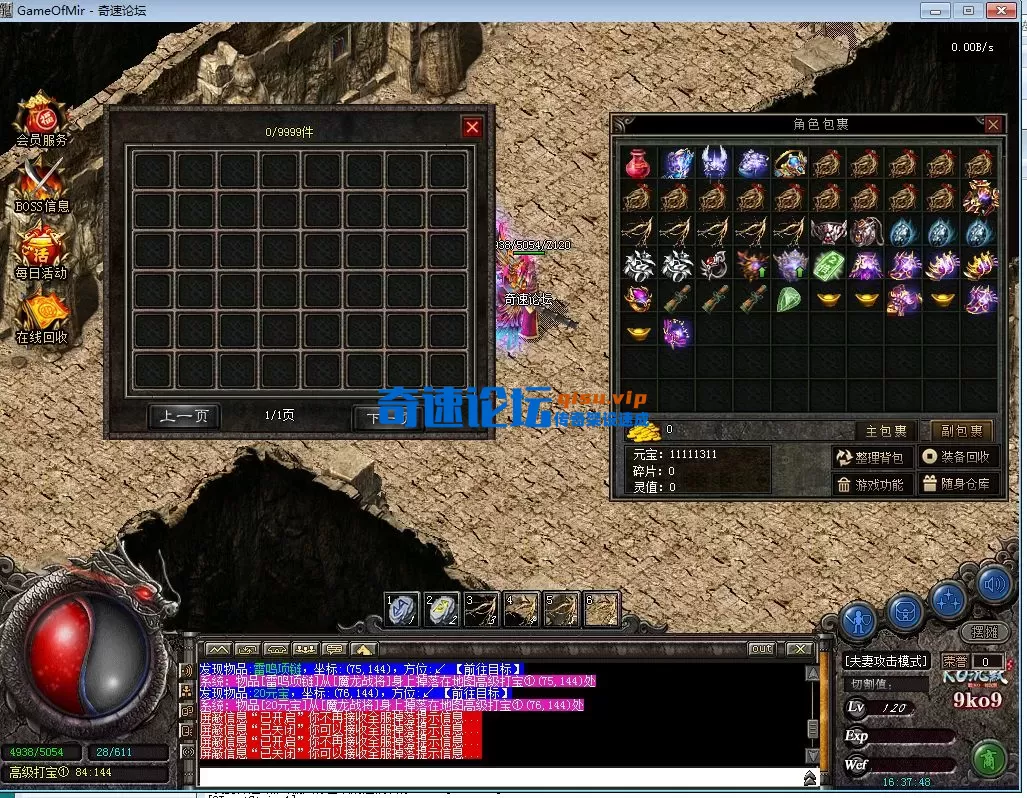This screenshot has width=1027, height=798.
Task: Open the 游戏功能 game functions button
Action: coord(872,484)
